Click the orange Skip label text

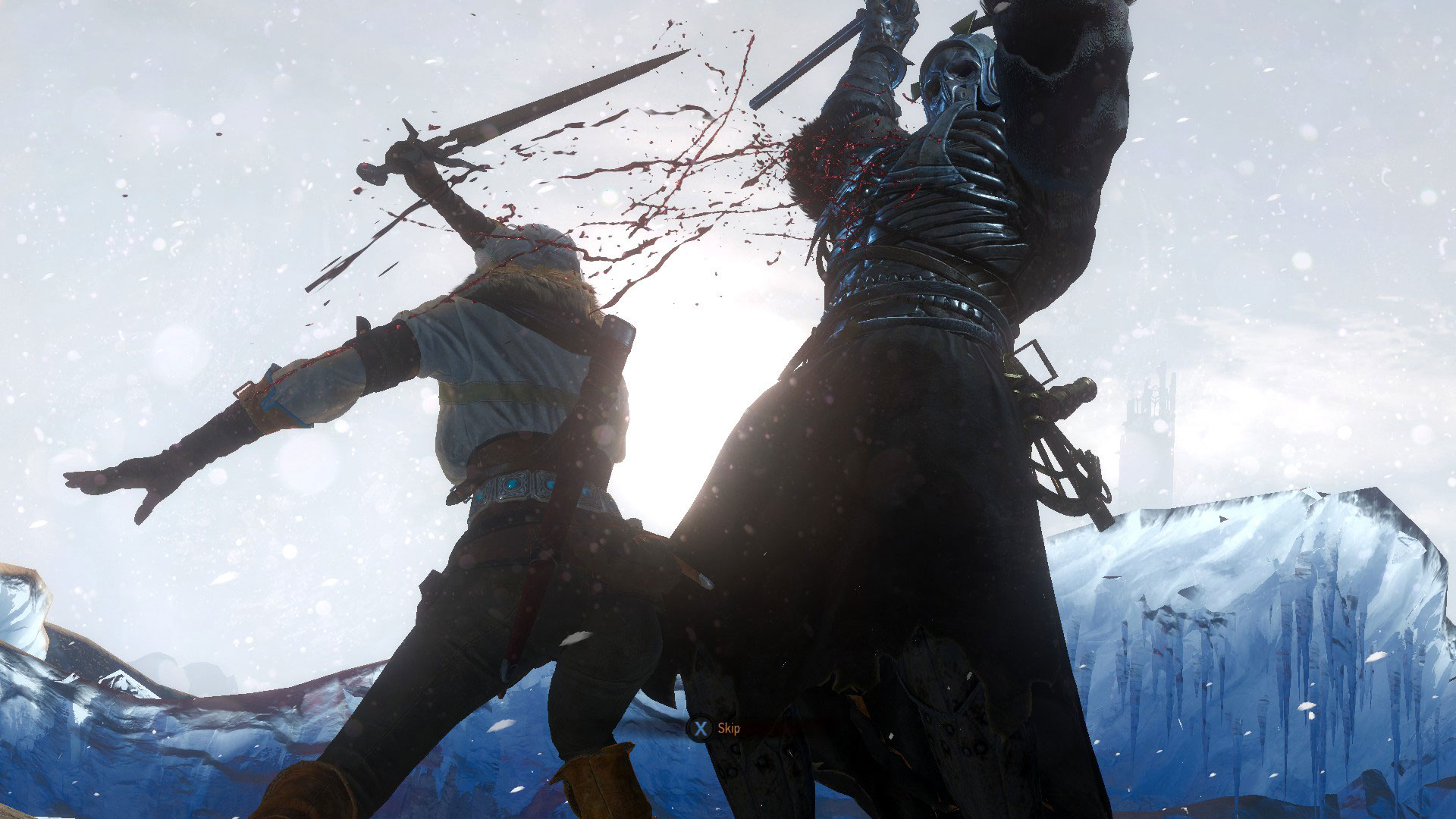728,728
